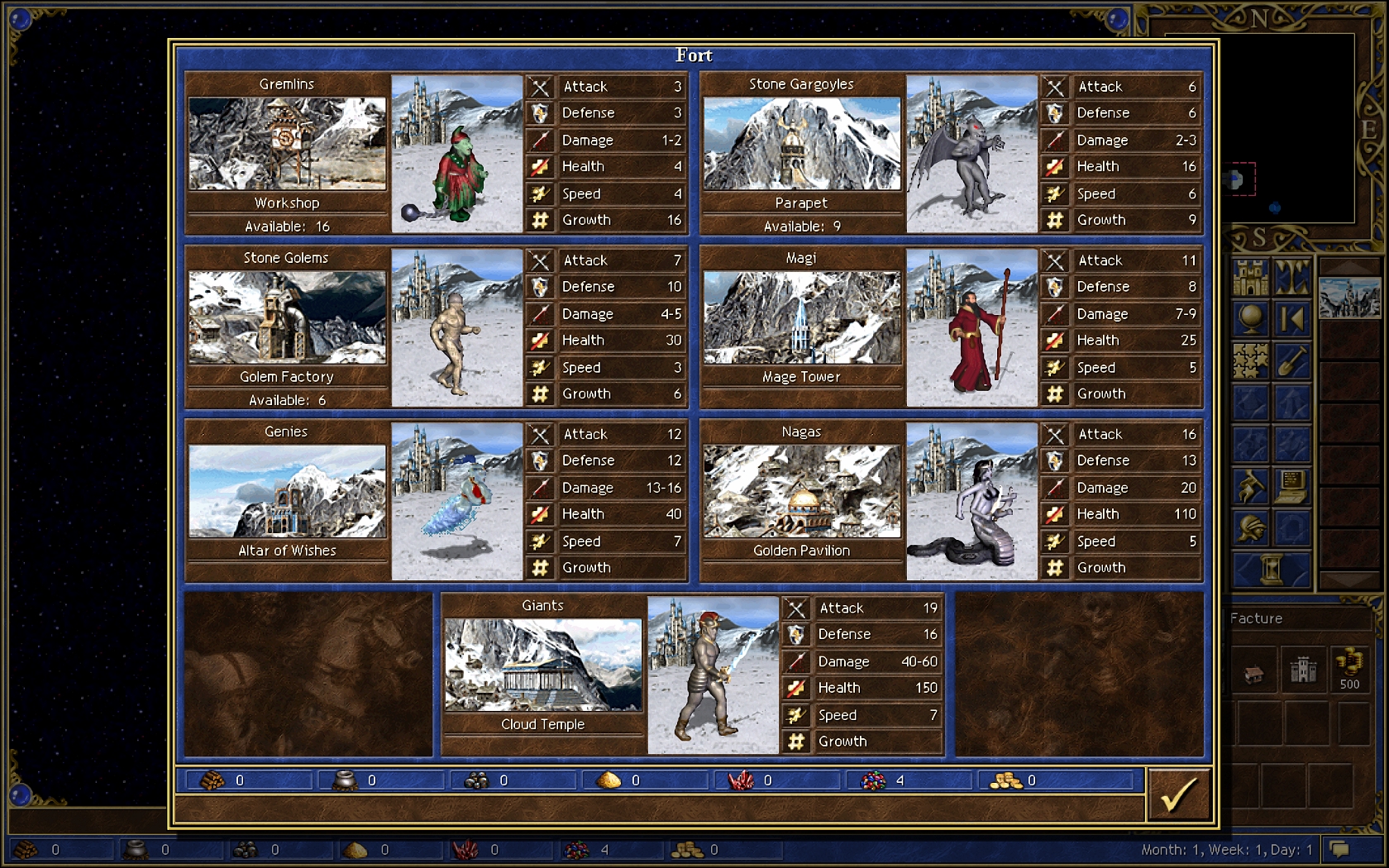The width and height of the screenshot is (1389, 868).
Task: View the Stone Gargoyle creature portrait
Action: (971, 154)
